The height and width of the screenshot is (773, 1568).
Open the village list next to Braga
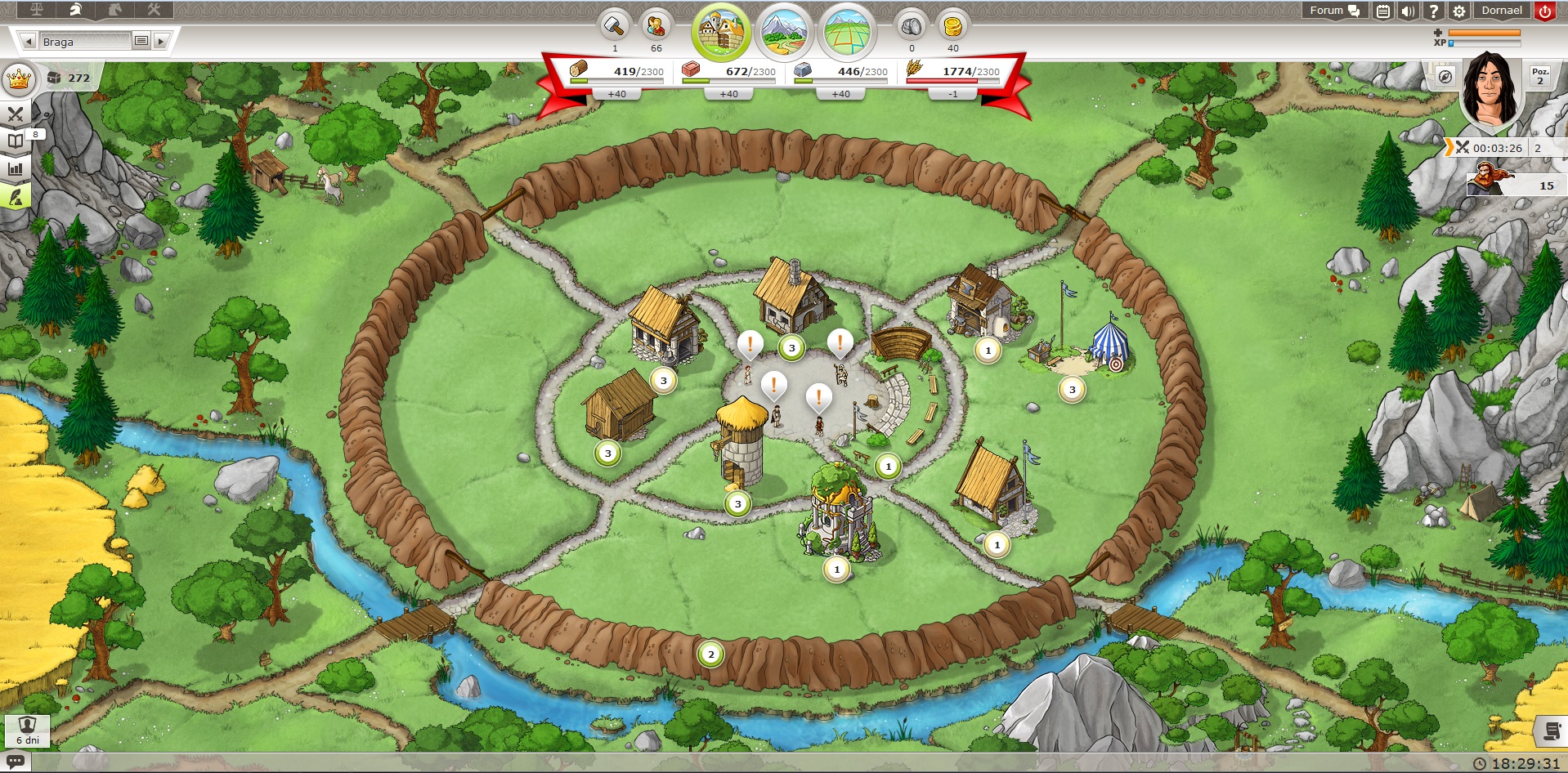click(x=142, y=41)
